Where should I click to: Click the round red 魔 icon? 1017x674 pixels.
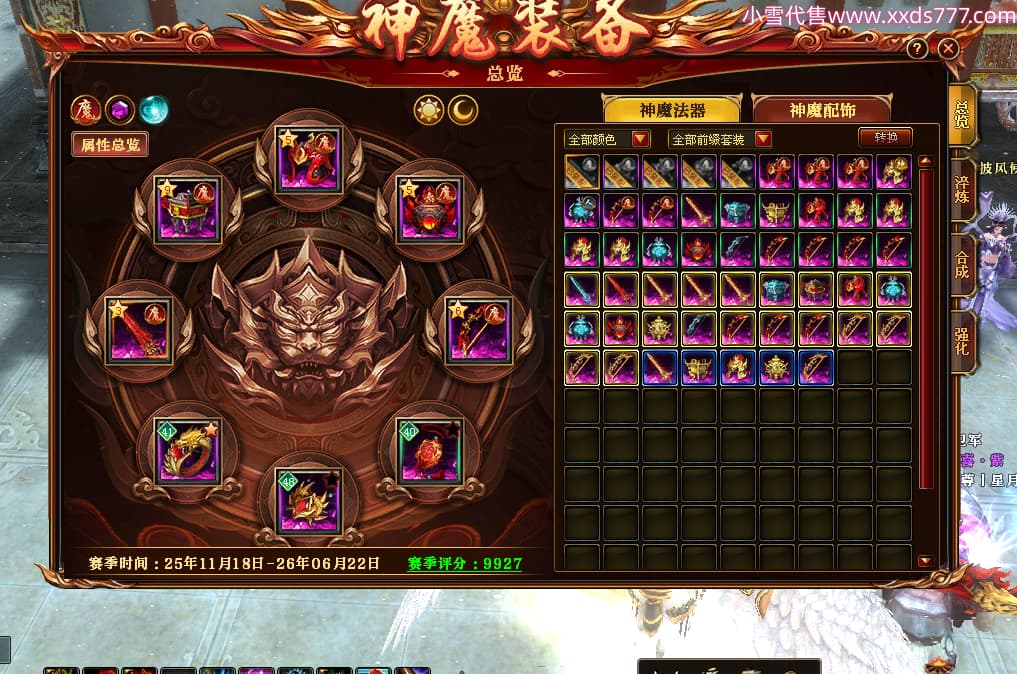85,109
